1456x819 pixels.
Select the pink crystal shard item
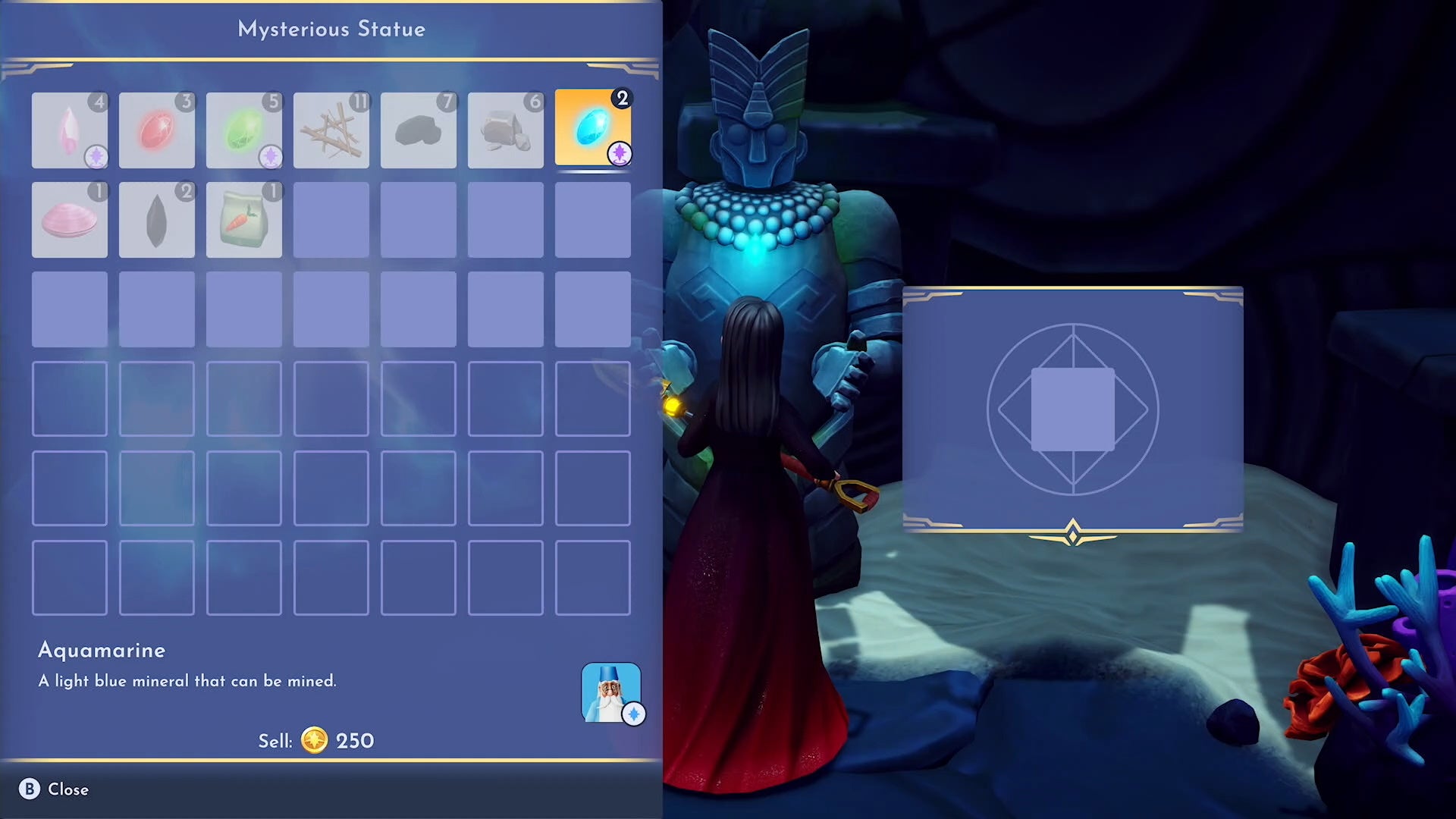click(70, 129)
